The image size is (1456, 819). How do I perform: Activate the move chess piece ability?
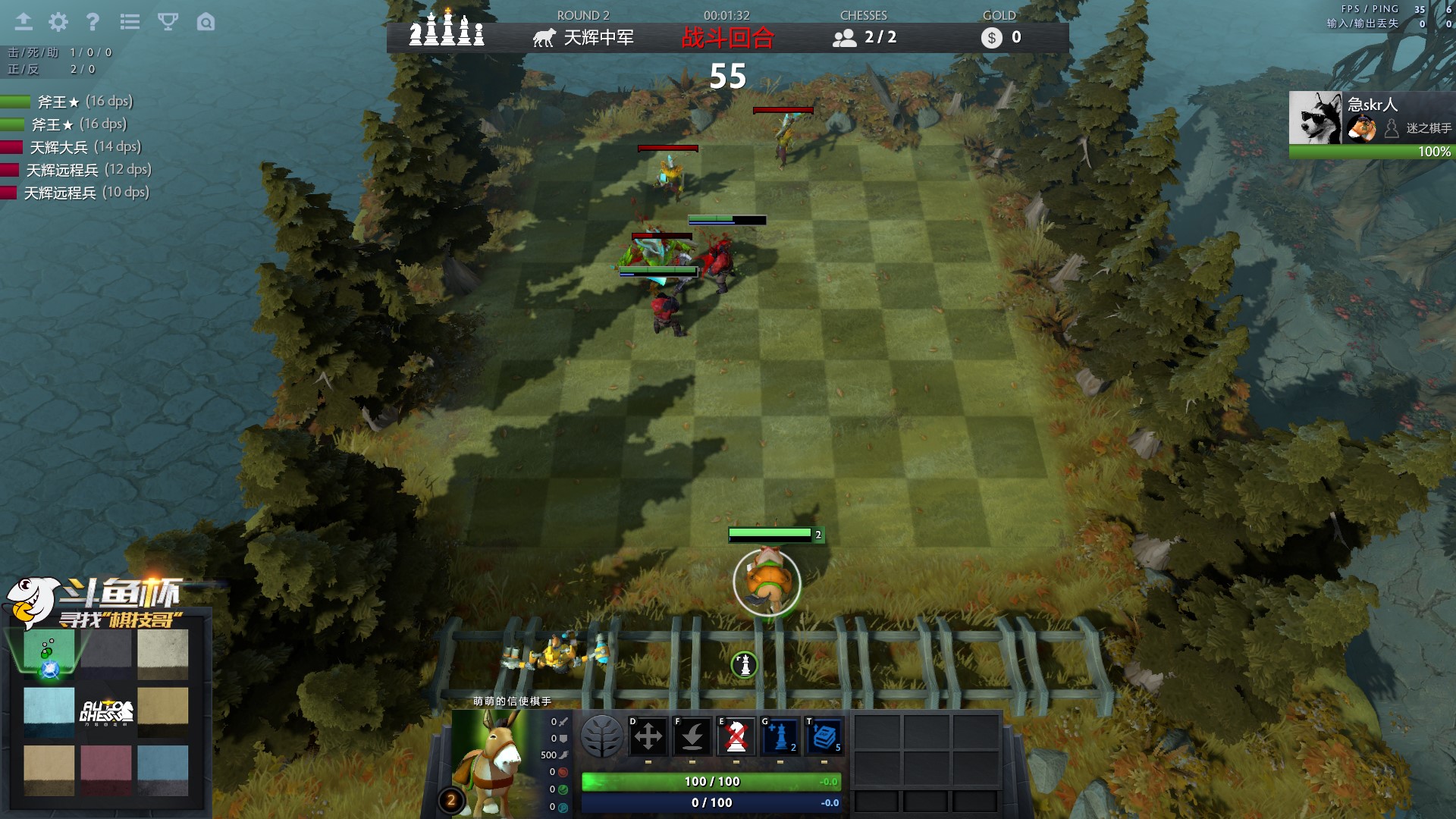click(648, 736)
